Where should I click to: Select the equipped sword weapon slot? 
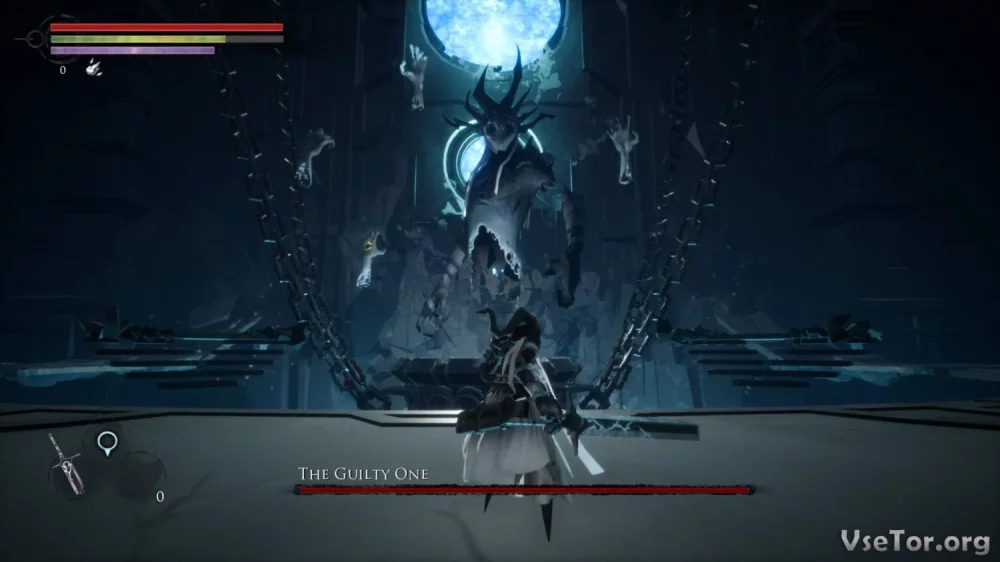[70, 465]
